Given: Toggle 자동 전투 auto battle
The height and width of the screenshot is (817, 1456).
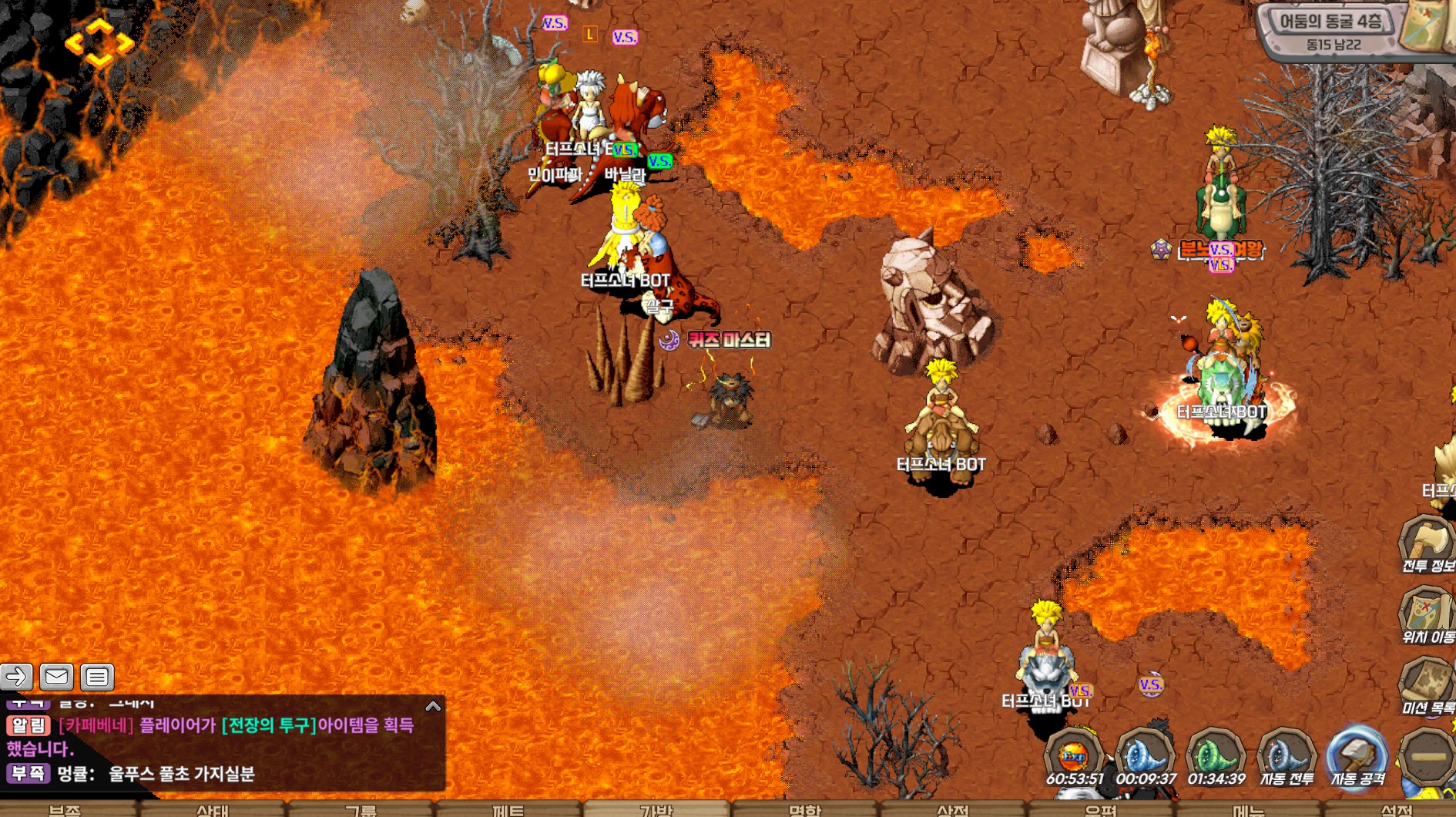Looking at the screenshot, I should pyautogui.click(x=1286, y=757).
